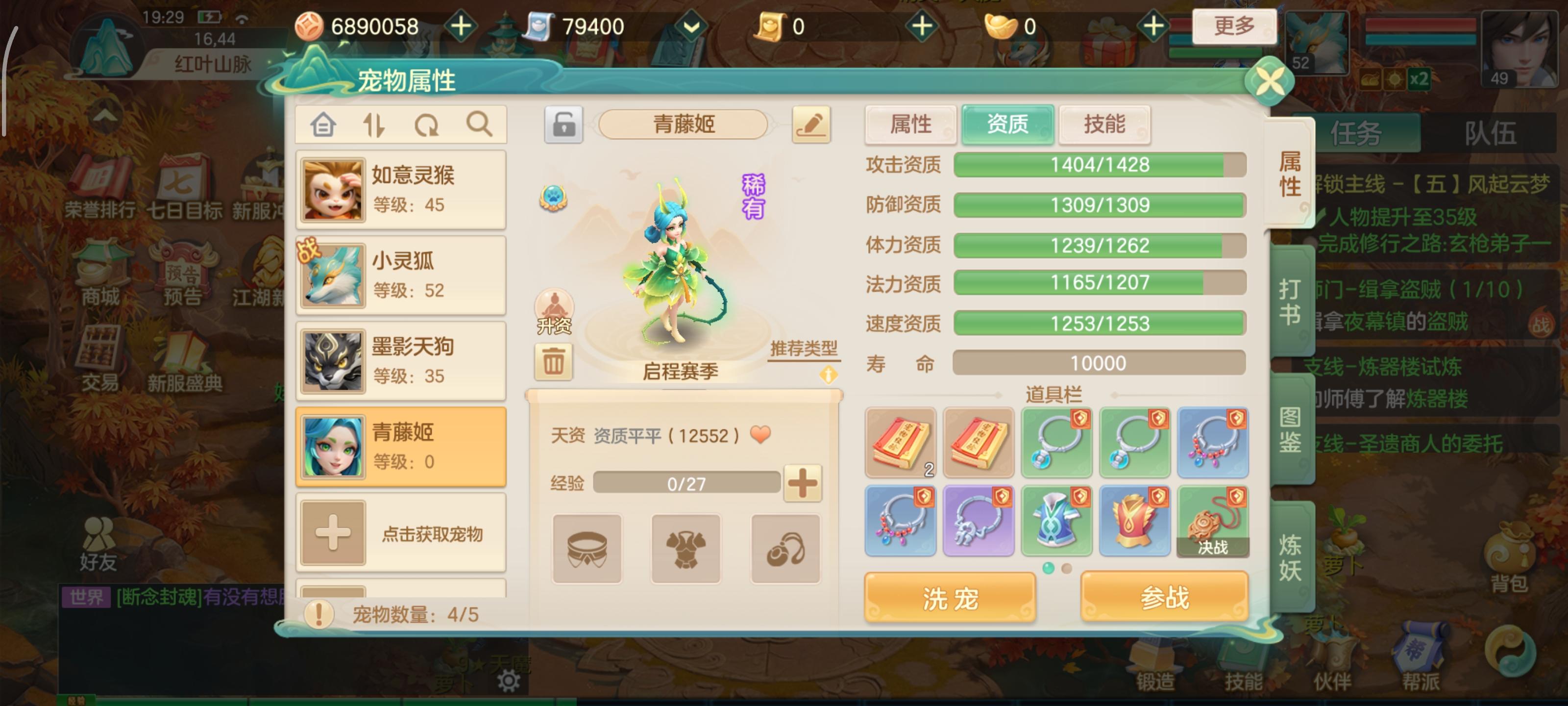Click the empty armor equipment slot icon
Viewport: 1568px width, 706px height.
(x=686, y=547)
